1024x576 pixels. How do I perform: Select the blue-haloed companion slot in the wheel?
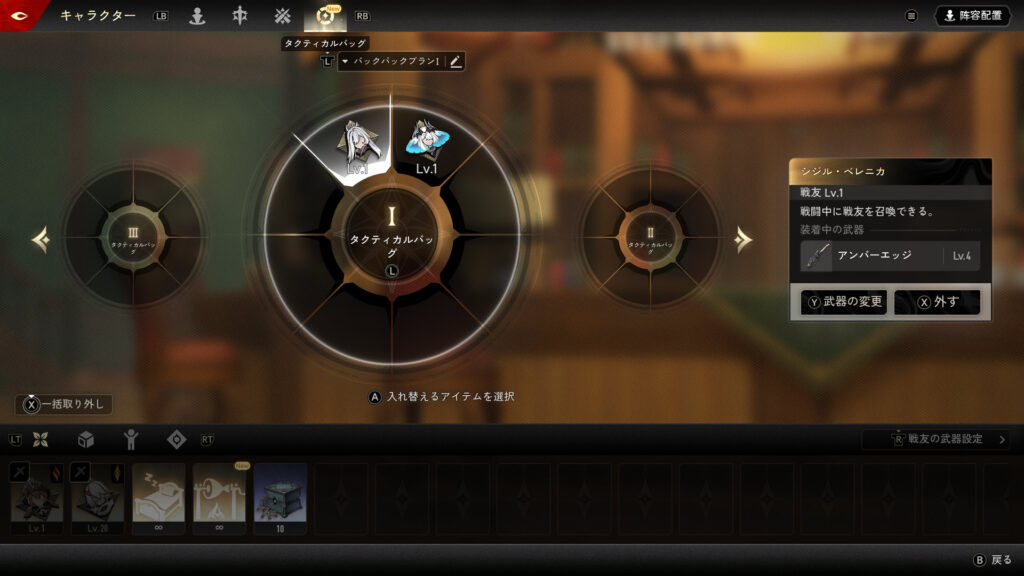click(427, 146)
